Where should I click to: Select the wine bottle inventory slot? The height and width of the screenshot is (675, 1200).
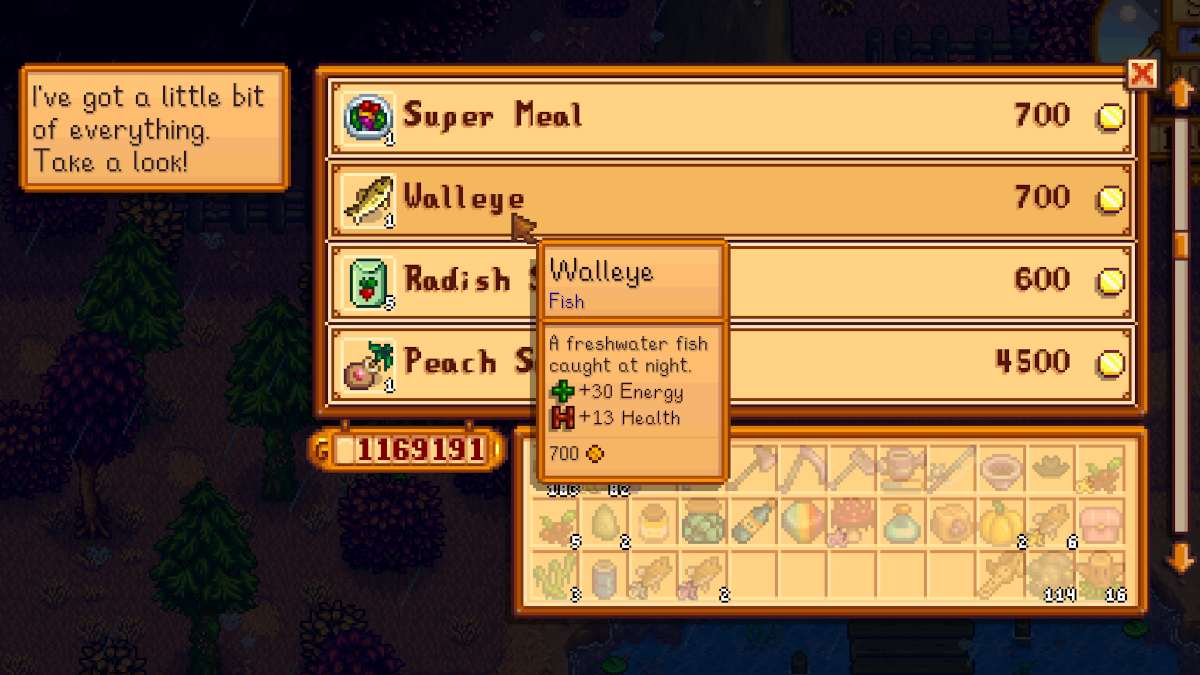pos(753,521)
